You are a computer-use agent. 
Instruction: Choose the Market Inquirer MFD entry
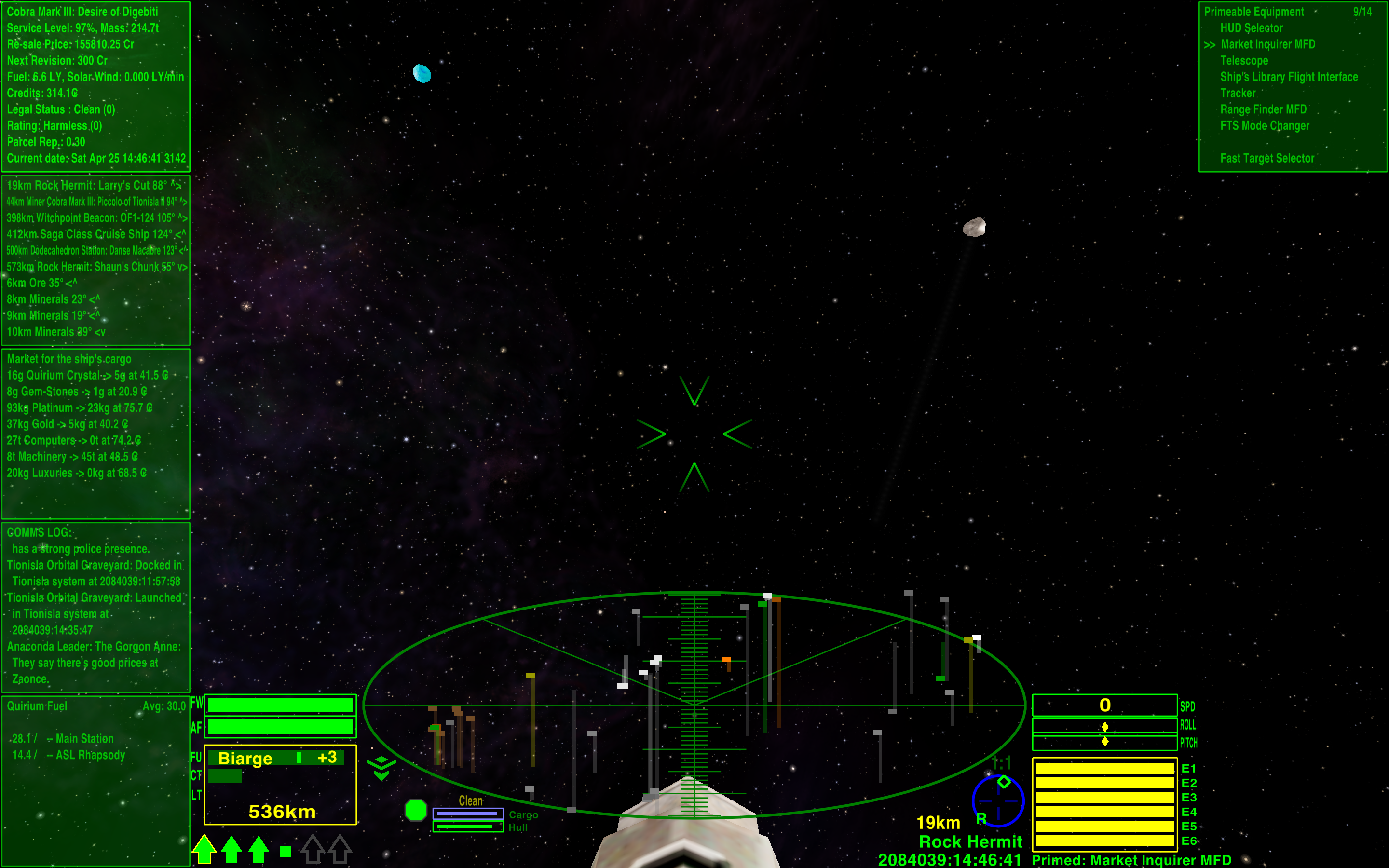(1267, 44)
